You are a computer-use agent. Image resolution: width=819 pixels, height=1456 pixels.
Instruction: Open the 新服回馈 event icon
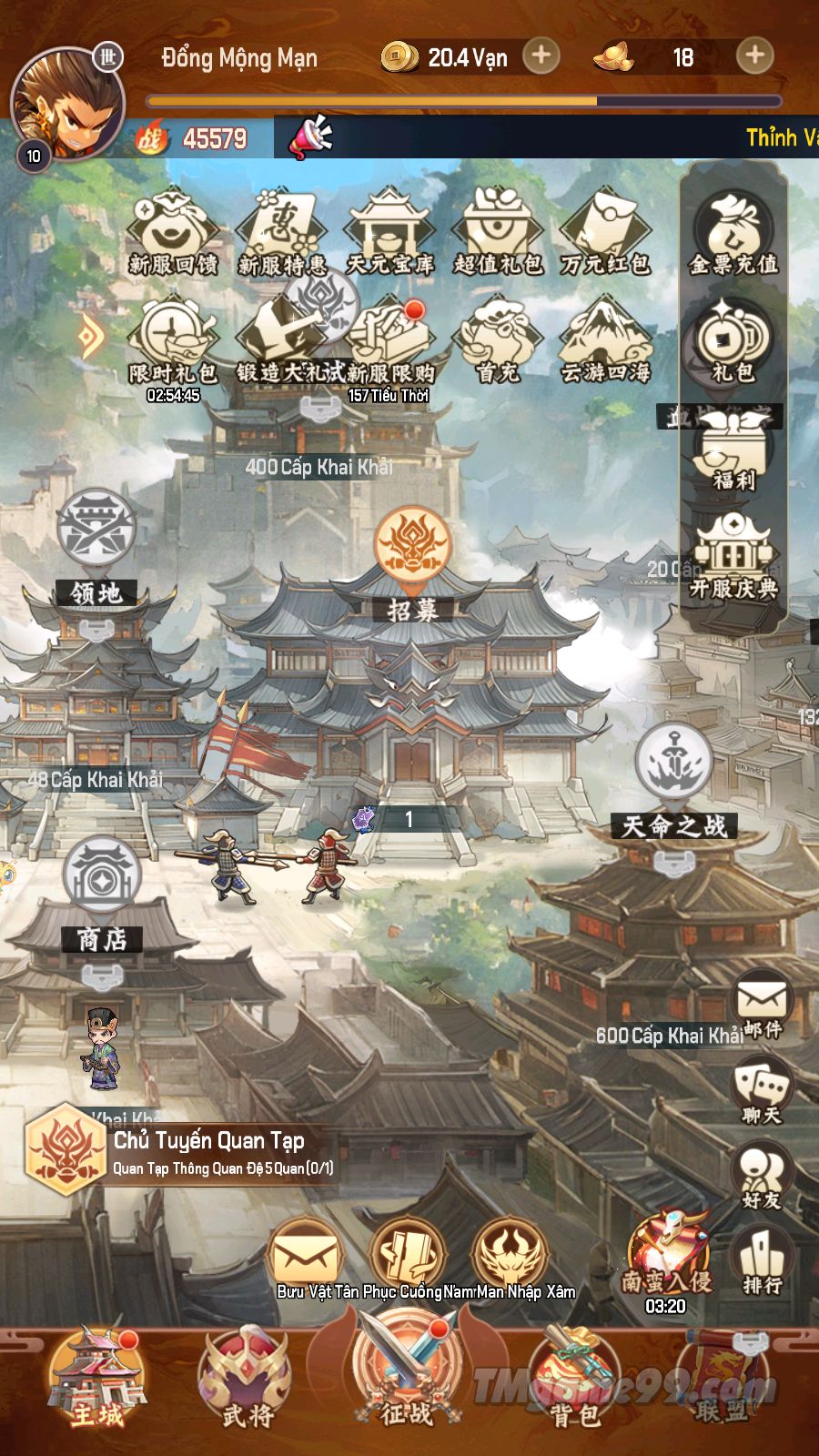click(x=172, y=233)
